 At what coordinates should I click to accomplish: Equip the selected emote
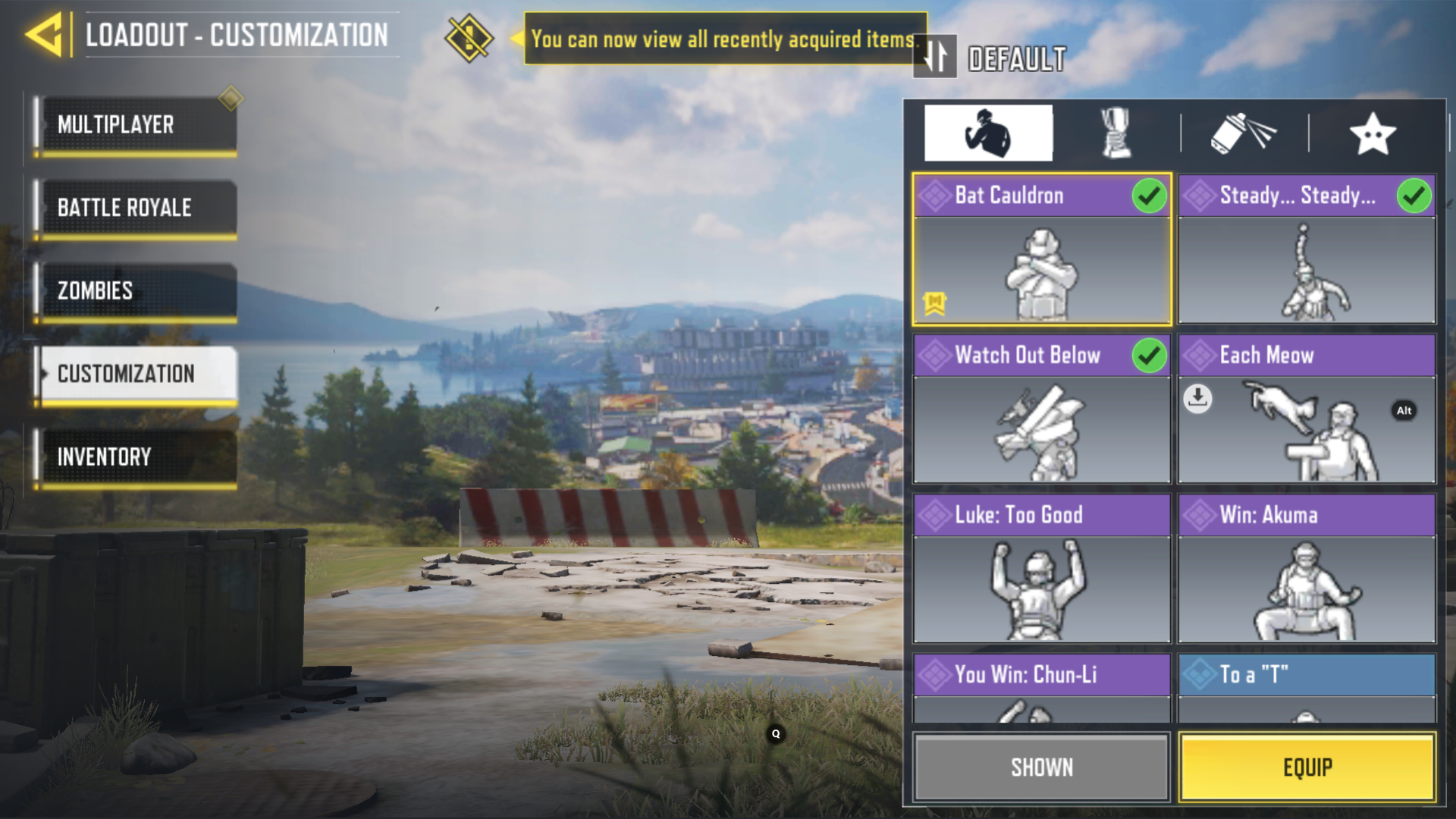[1307, 767]
